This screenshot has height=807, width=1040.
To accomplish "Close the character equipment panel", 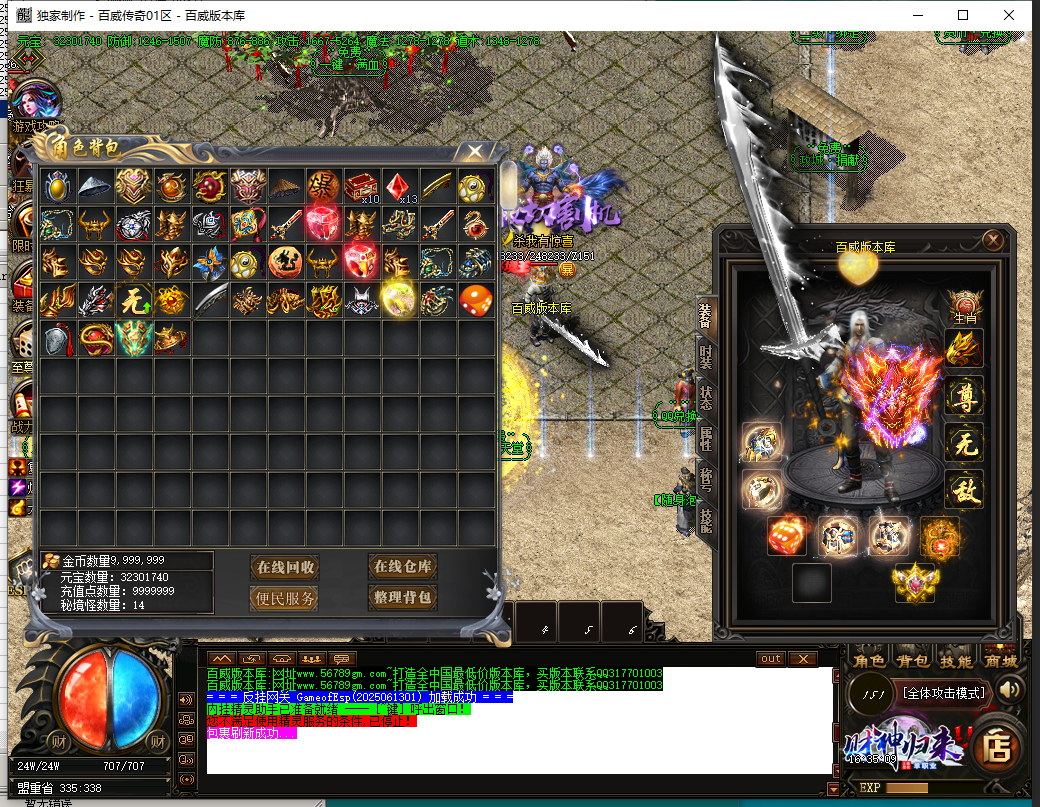I will (993, 241).
